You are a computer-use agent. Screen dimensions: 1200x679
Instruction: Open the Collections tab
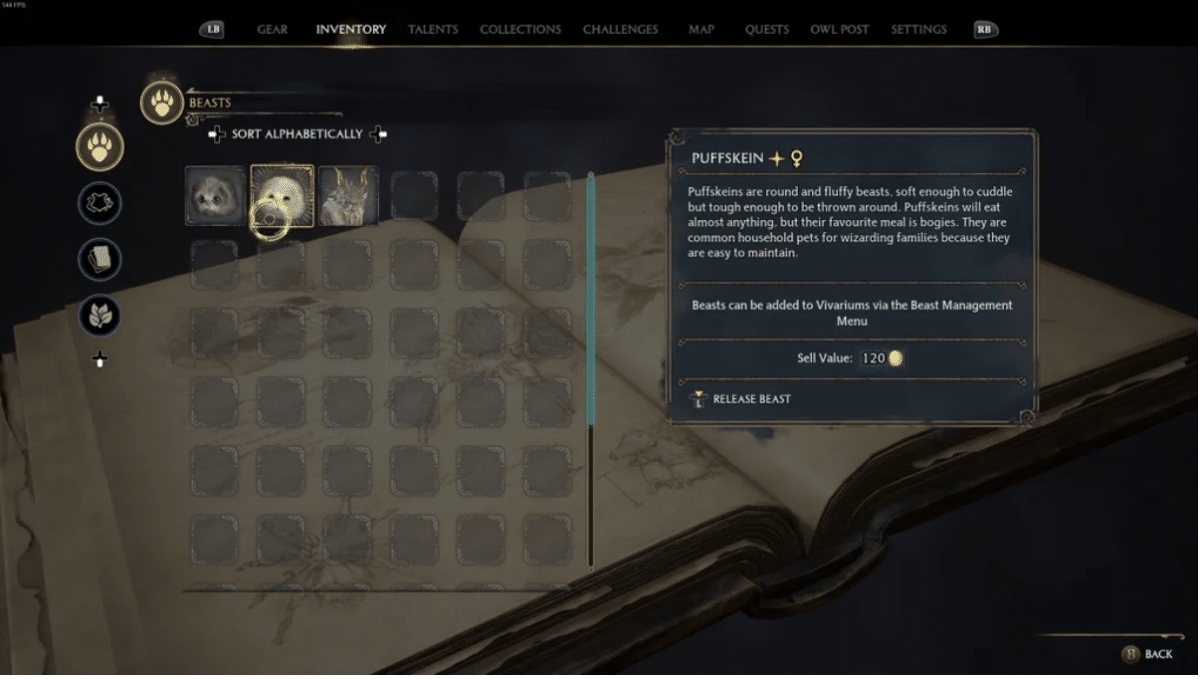click(x=520, y=29)
